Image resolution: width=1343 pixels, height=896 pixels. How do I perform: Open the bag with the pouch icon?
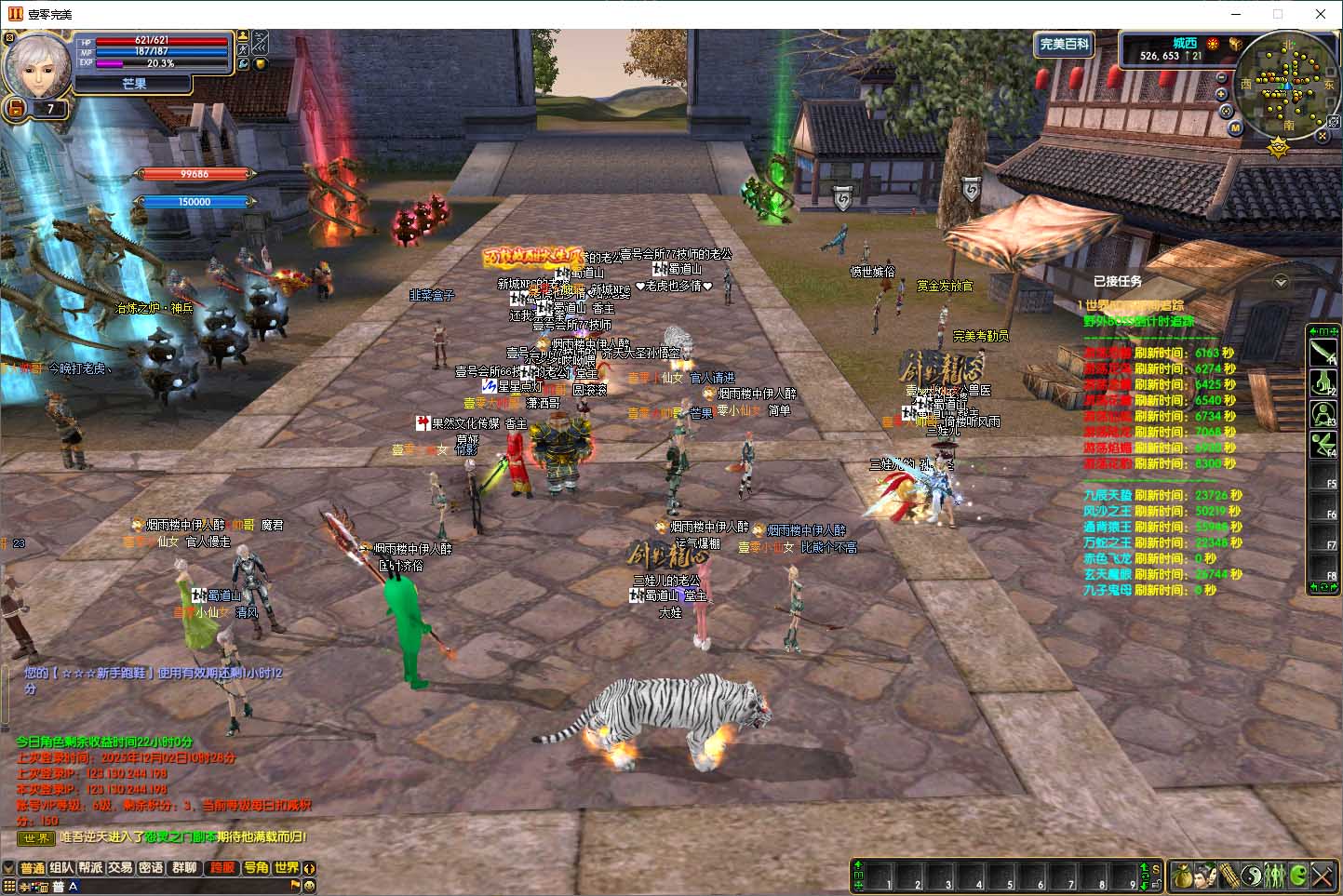[1182, 876]
